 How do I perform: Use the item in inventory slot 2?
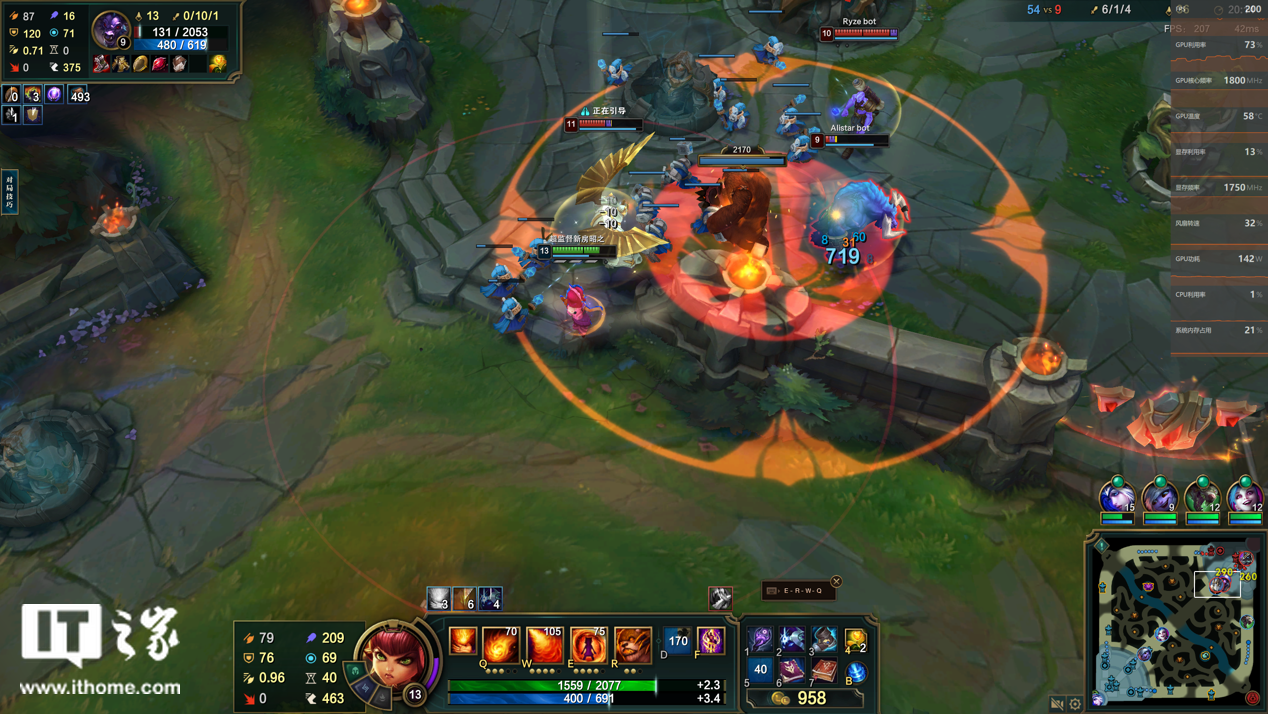[x=792, y=638]
